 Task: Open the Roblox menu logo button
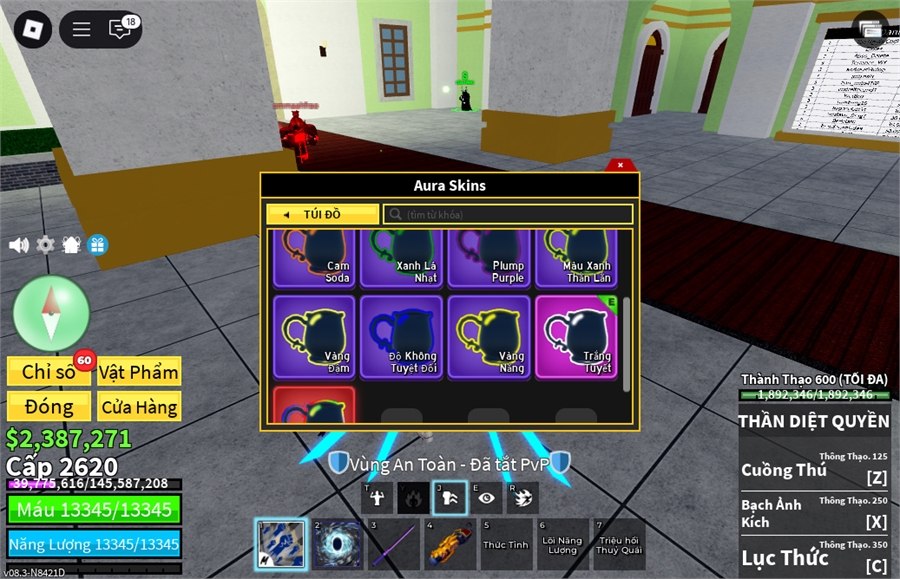35,29
